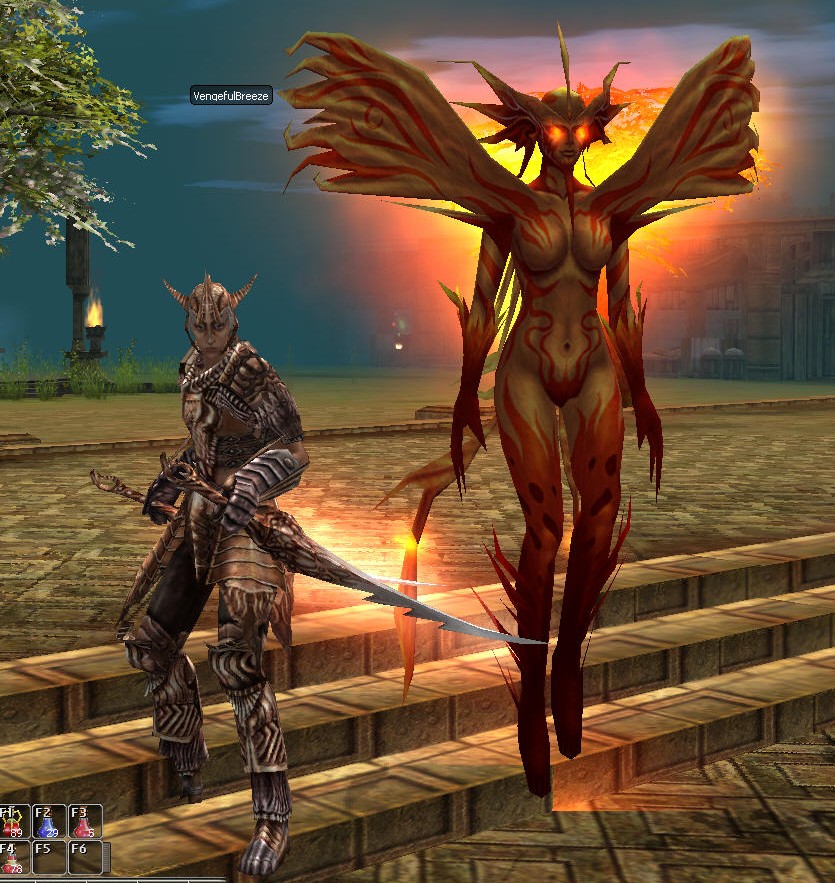Image resolution: width=835 pixels, height=883 pixels.
Task: Select the empty F6 quick slot
Action: (x=84, y=857)
